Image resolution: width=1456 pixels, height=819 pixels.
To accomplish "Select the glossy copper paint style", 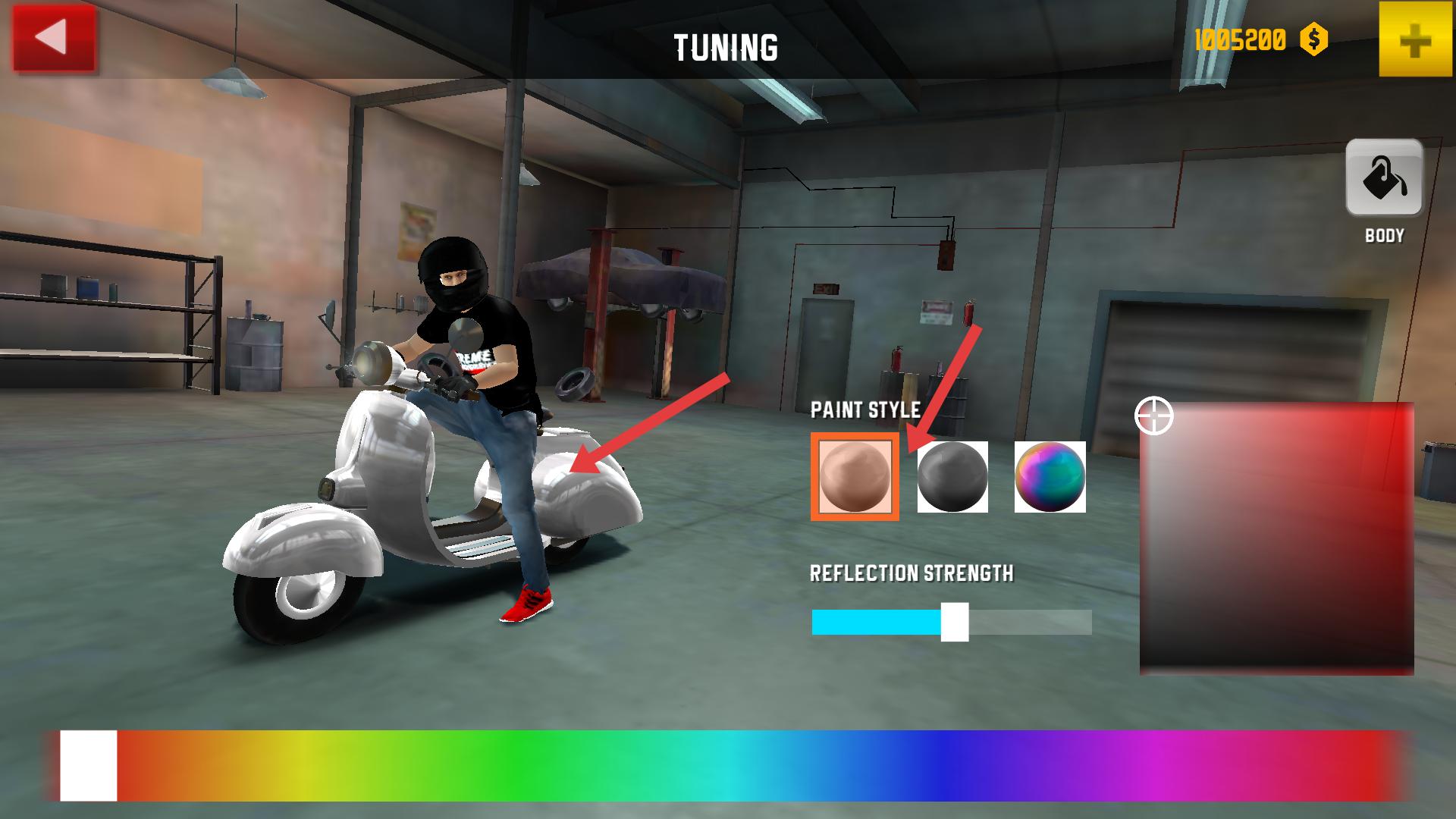I will pos(855,477).
